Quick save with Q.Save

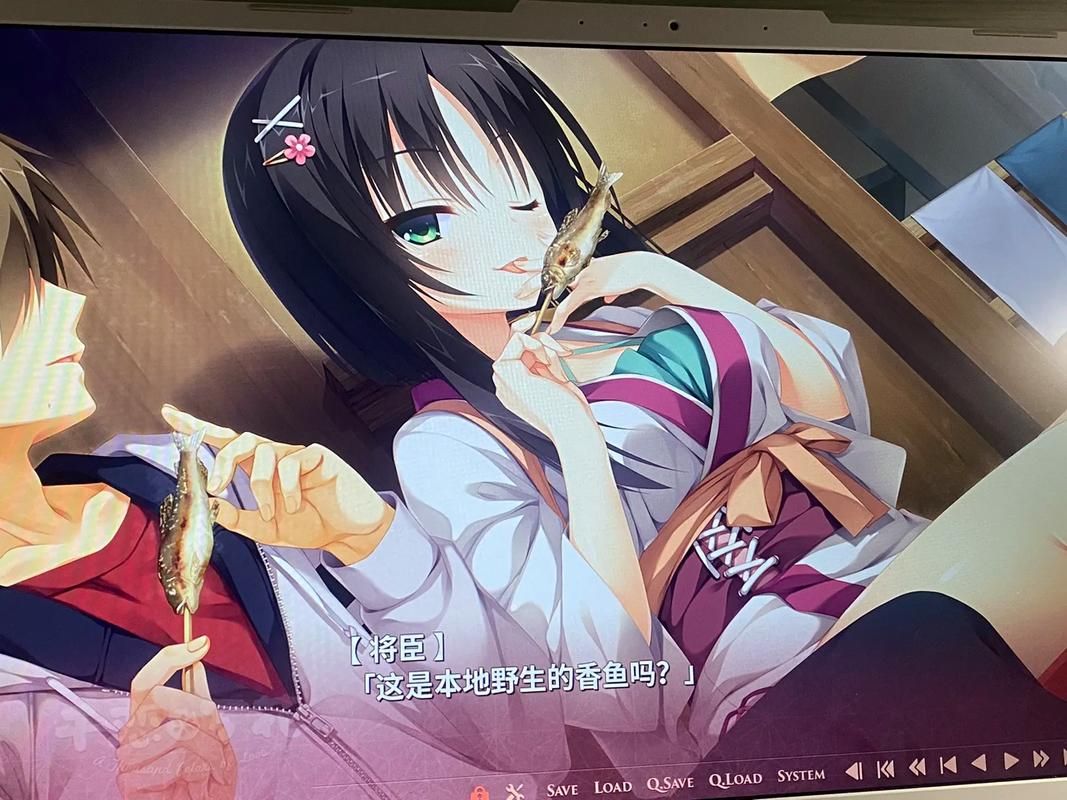(x=669, y=782)
